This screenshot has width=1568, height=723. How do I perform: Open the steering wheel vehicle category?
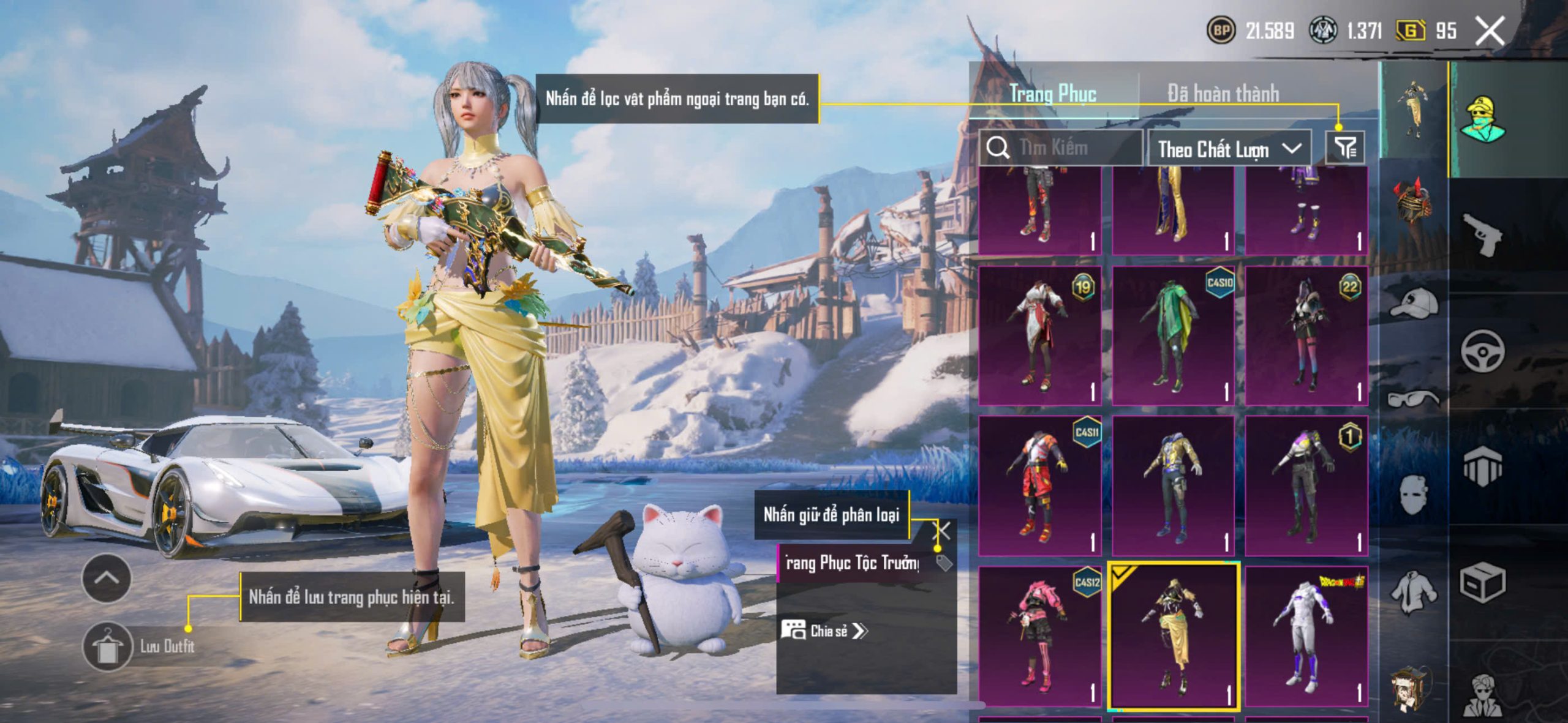[1482, 351]
